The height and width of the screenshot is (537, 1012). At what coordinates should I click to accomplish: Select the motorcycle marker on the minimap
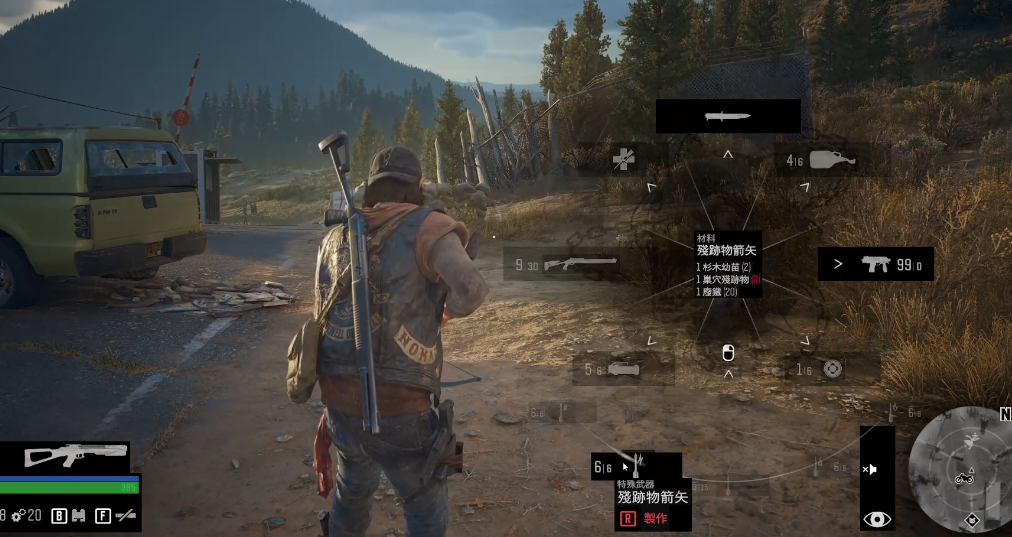(964, 478)
